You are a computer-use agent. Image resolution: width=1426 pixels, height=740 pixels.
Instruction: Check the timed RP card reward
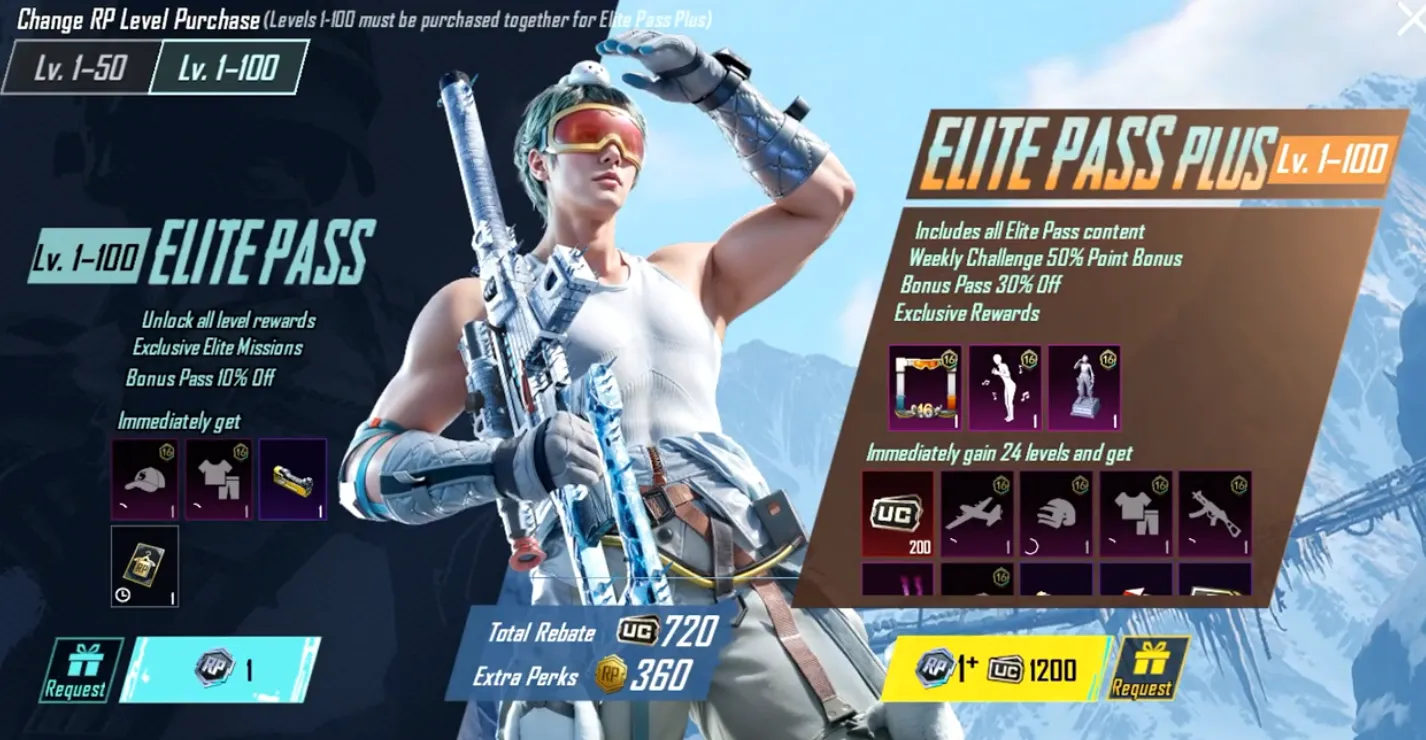point(145,566)
